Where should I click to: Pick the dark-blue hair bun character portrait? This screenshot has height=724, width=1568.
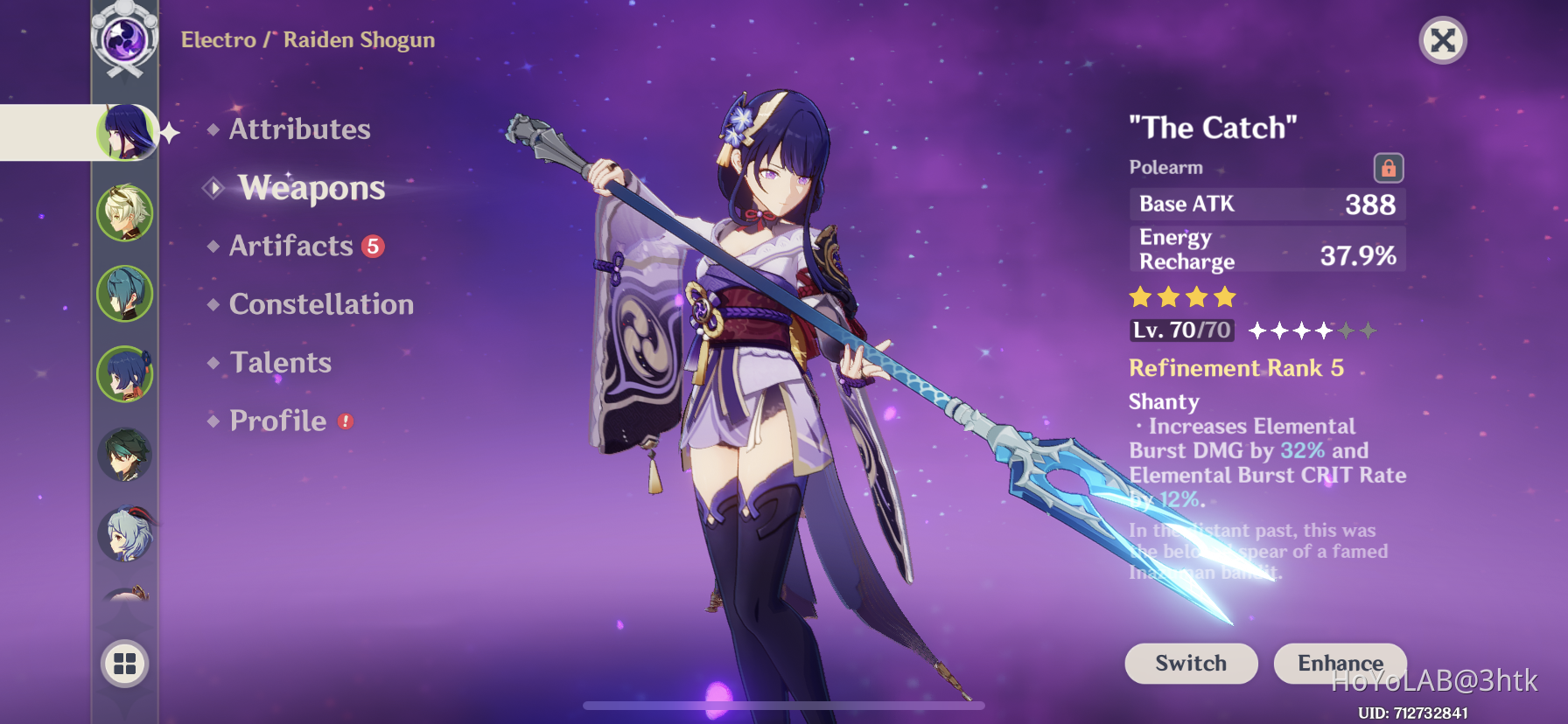[125, 374]
